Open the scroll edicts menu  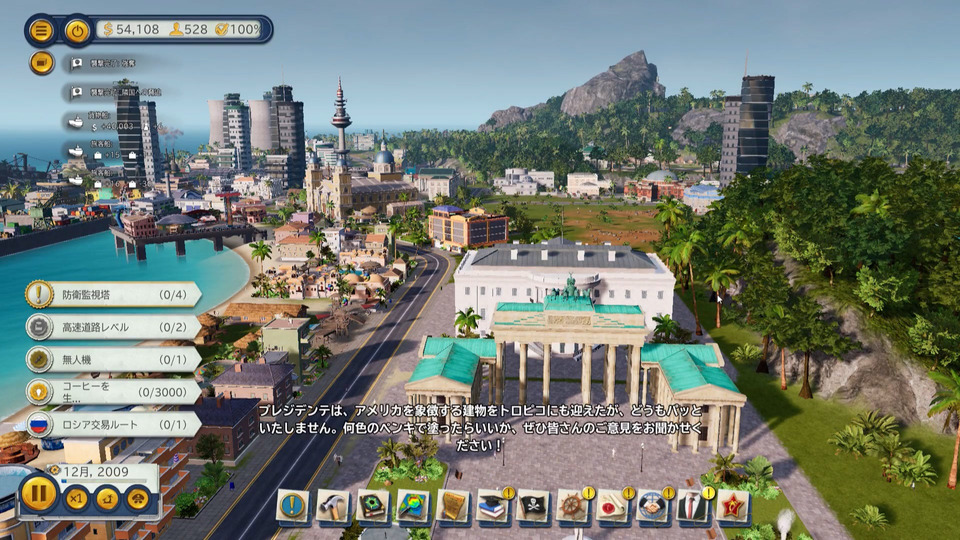click(x=453, y=507)
